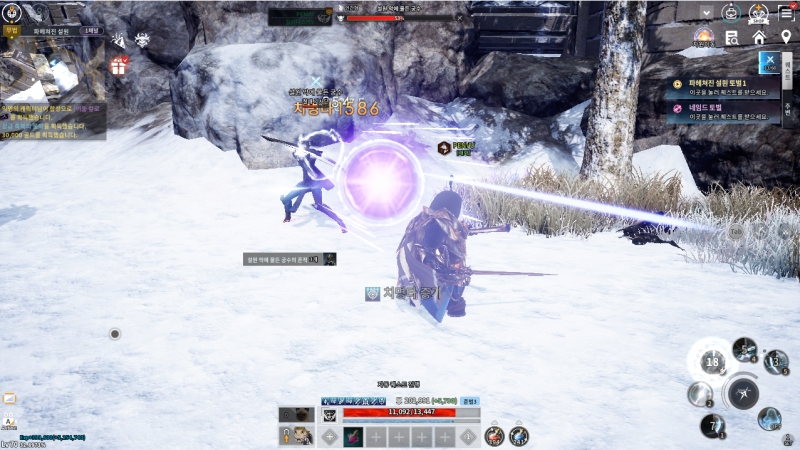The width and height of the screenshot is (800, 450).
Task: Open the hamburger main menu
Action: click(x=785, y=12)
